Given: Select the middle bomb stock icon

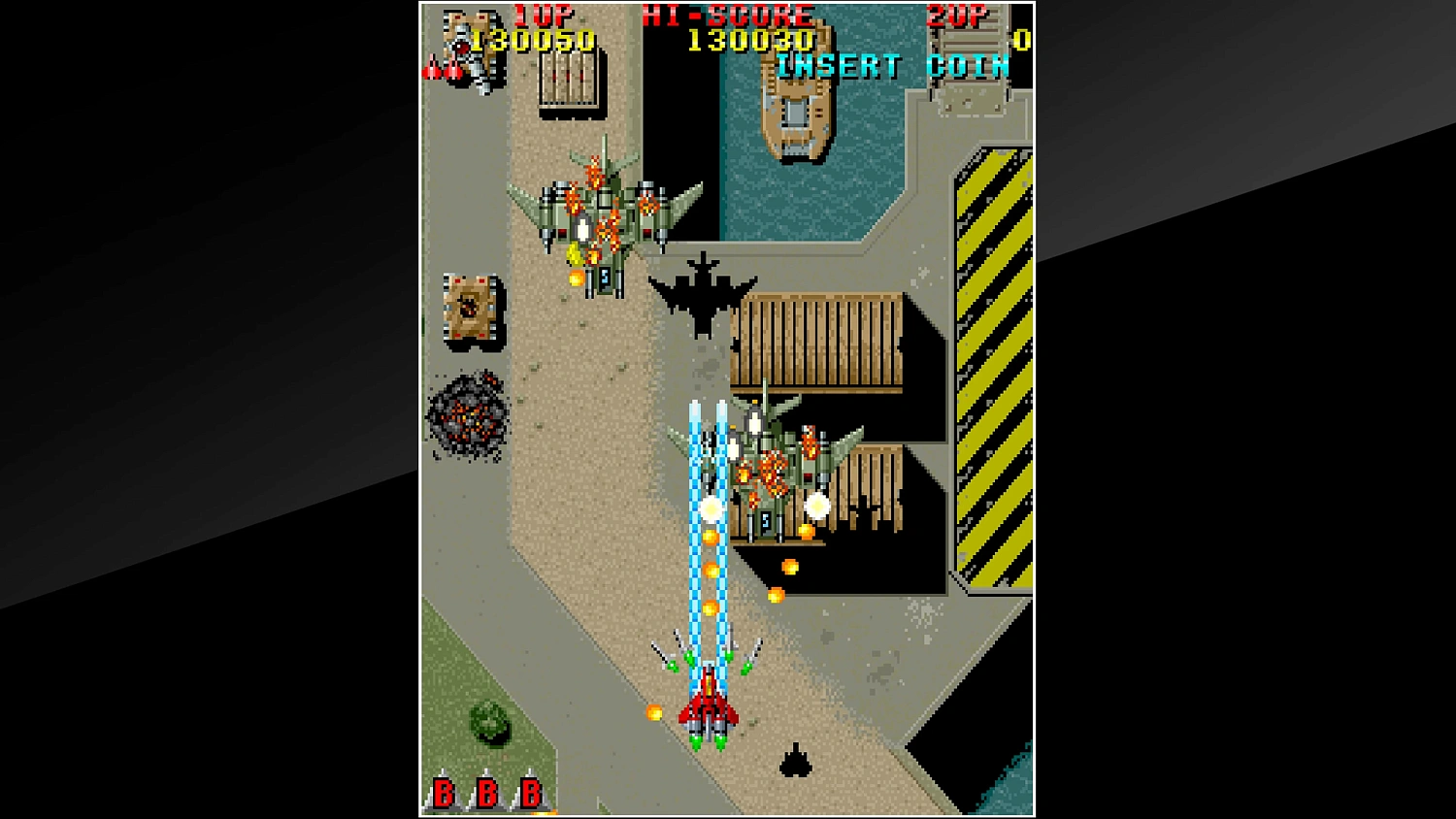Looking at the screenshot, I should (486, 792).
